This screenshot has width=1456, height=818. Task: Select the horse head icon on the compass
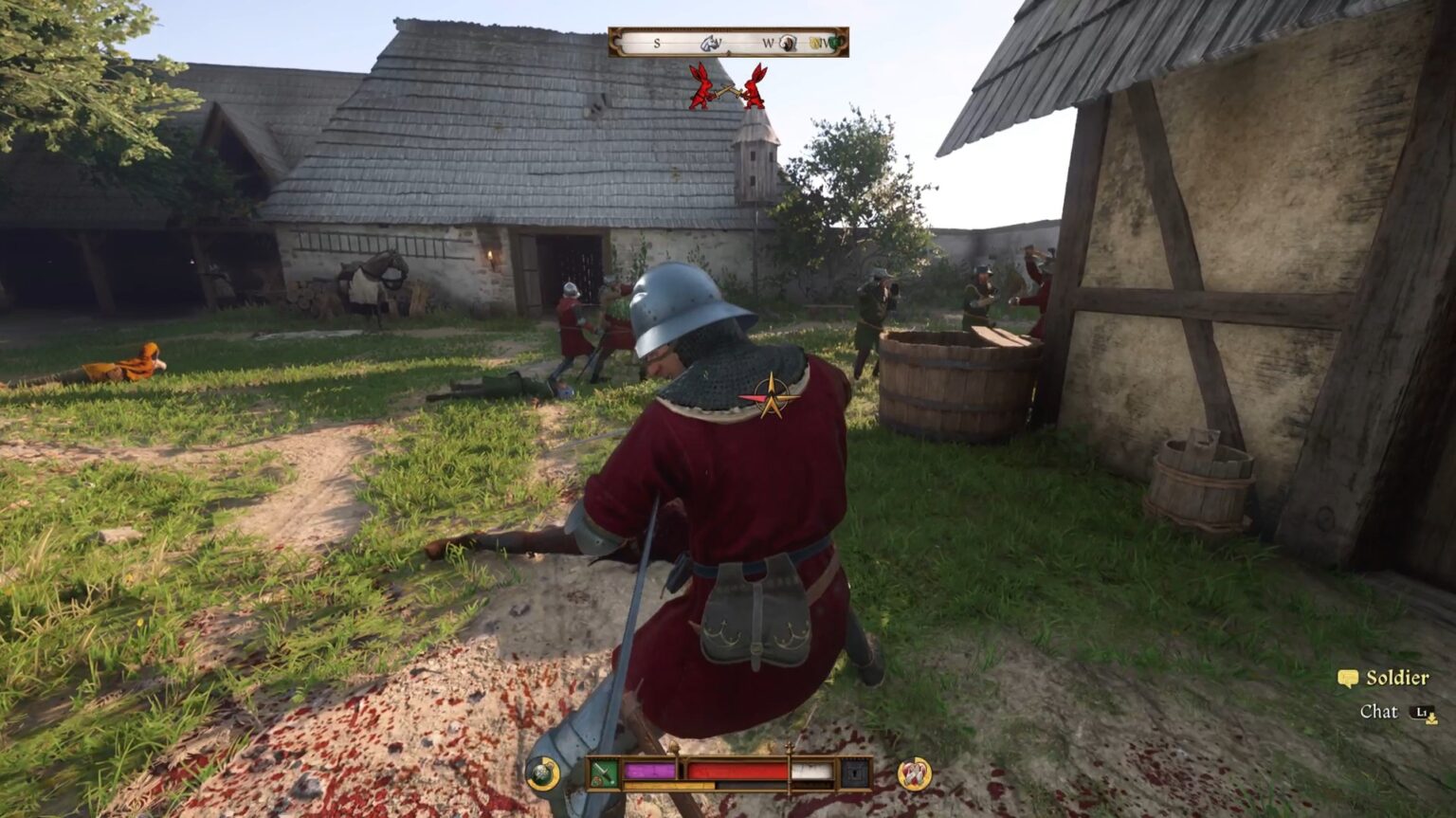[709, 43]
